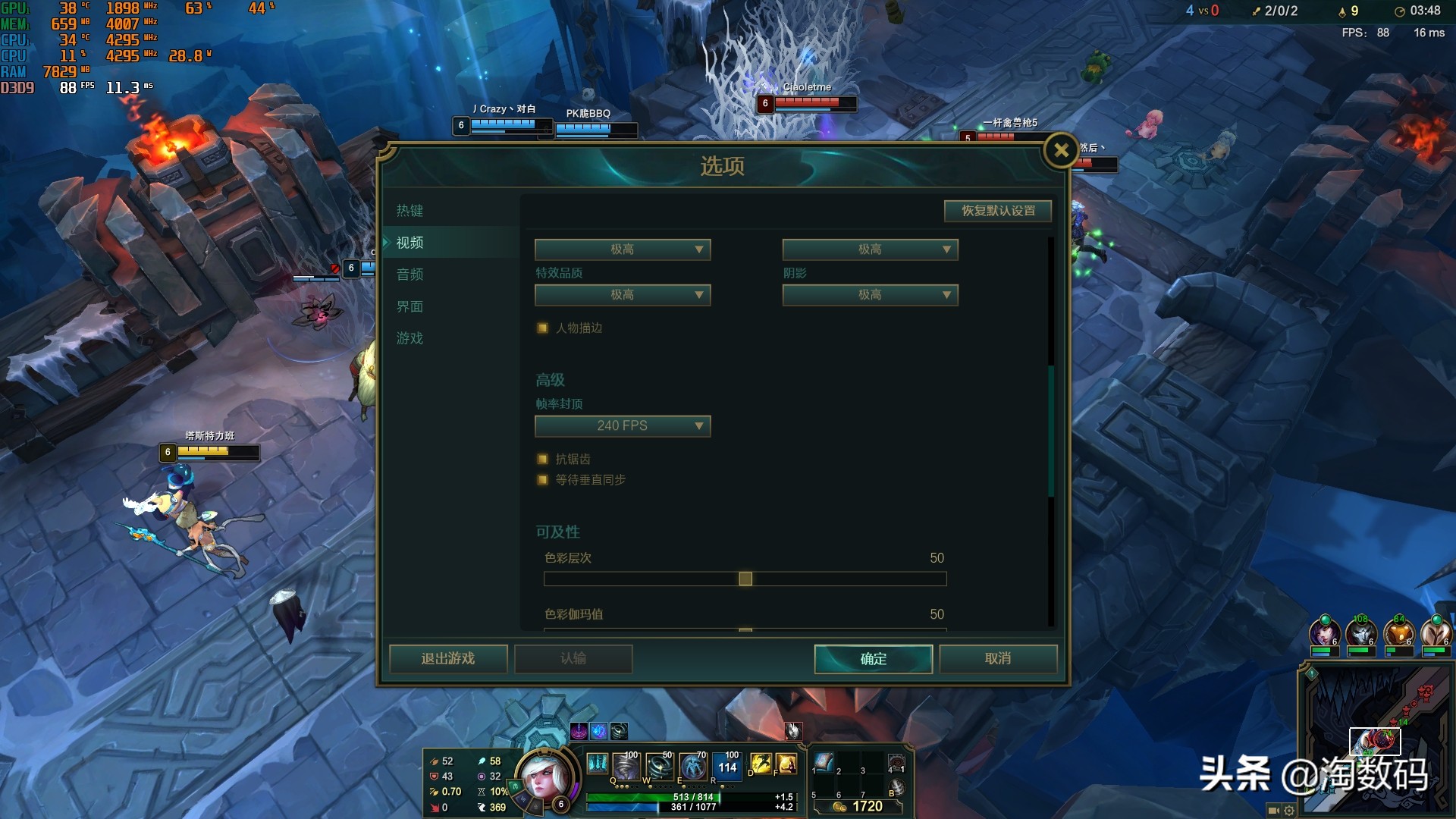Open the 特效品质 effects quality dropdown

pos(622,295)
